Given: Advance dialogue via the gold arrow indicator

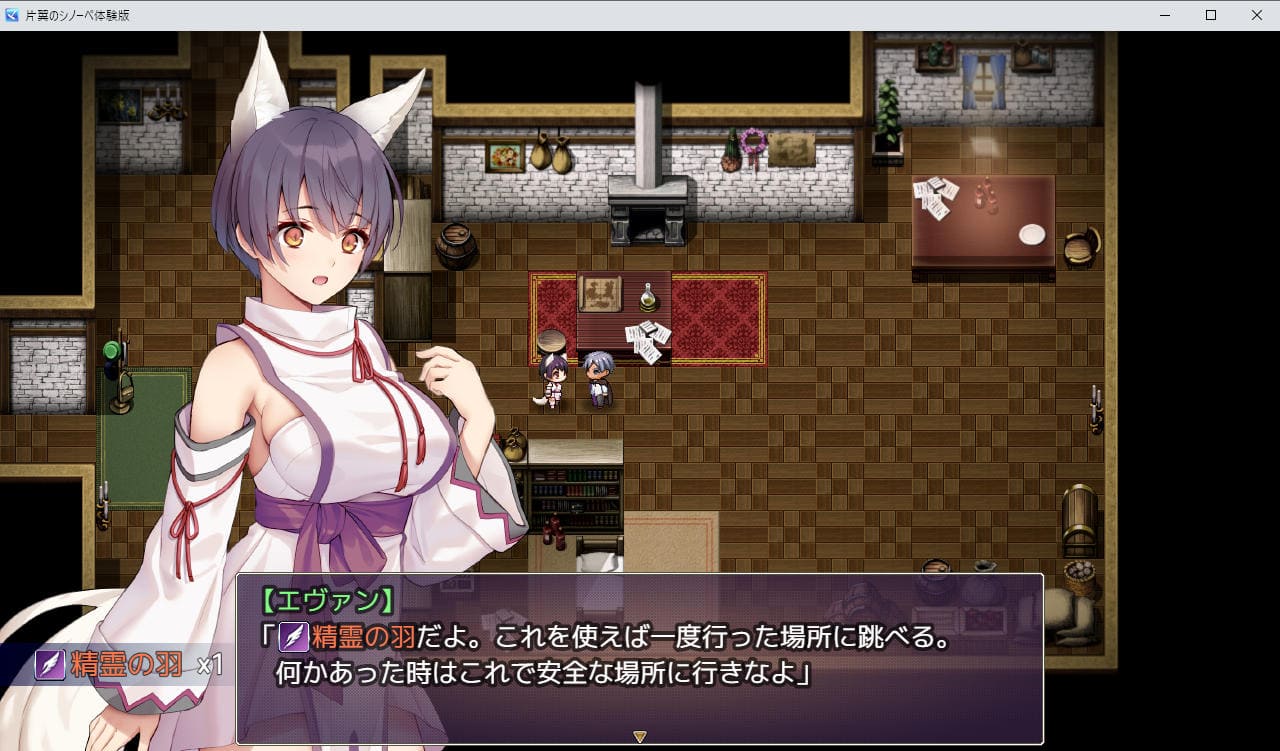Looking at the screenshot, I should coord(640,737).
